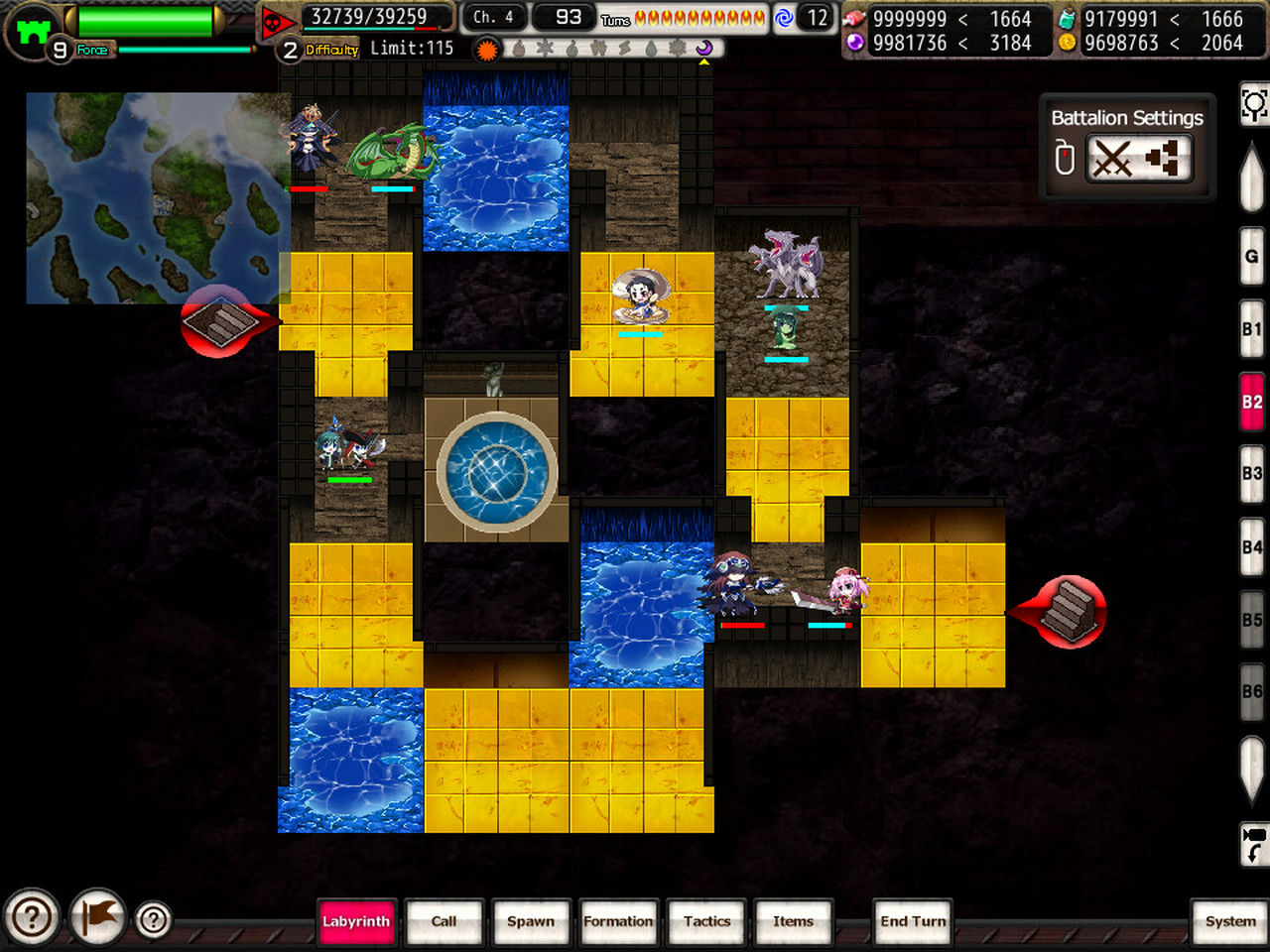Select the purple moon element icon
Image resolution: width=1270 pixels, height=952 pixels.
point(704,50)
